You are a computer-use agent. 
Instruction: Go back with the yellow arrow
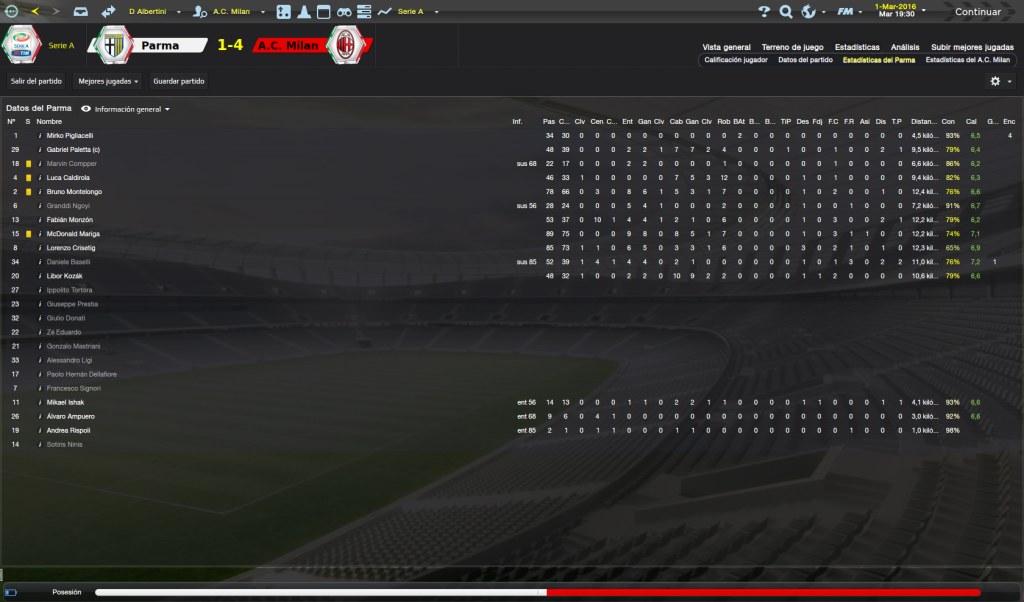point(36,12)
